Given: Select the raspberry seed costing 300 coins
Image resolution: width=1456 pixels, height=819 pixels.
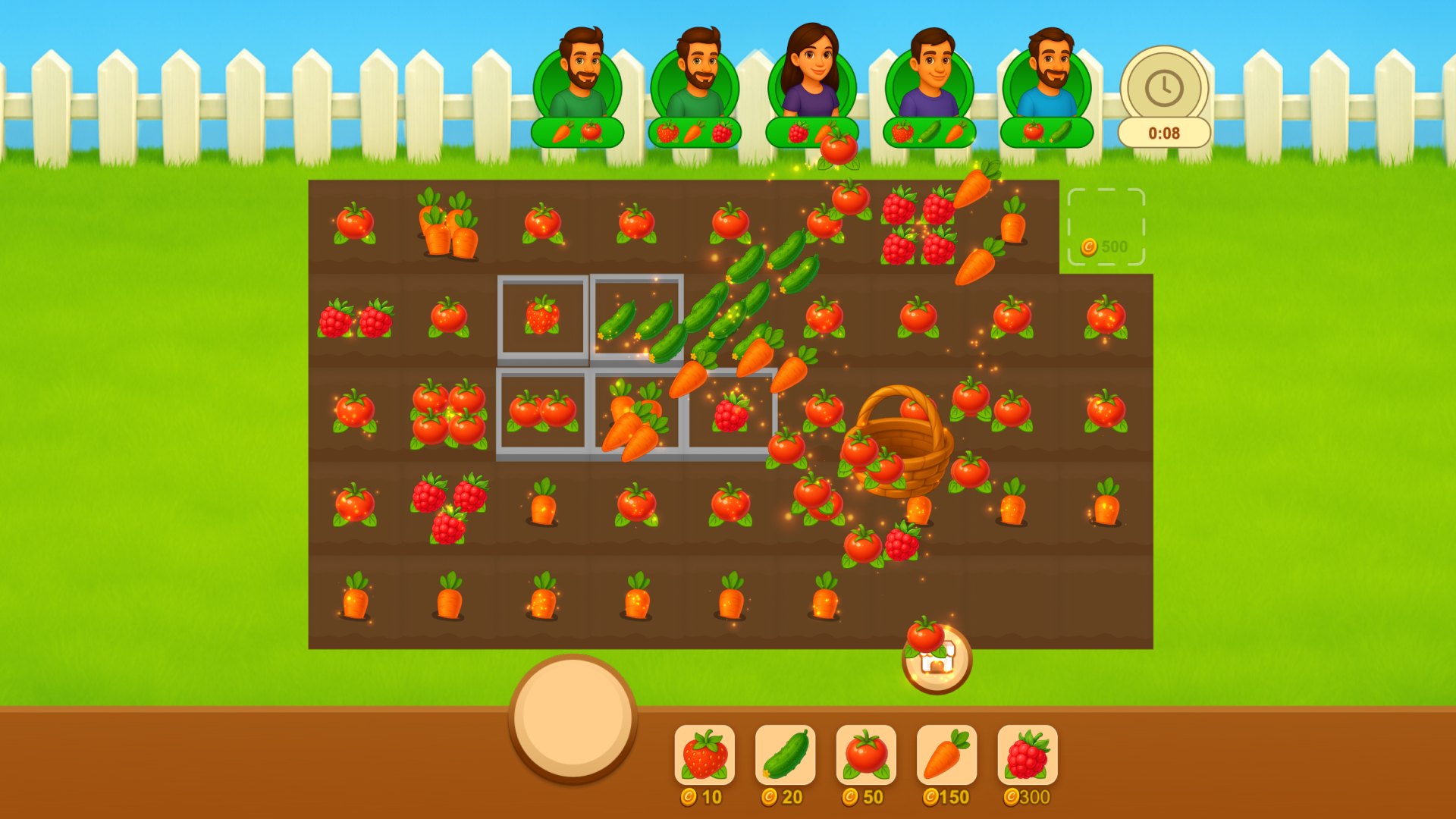Looking at the screenshot, I should [1027, 755].
